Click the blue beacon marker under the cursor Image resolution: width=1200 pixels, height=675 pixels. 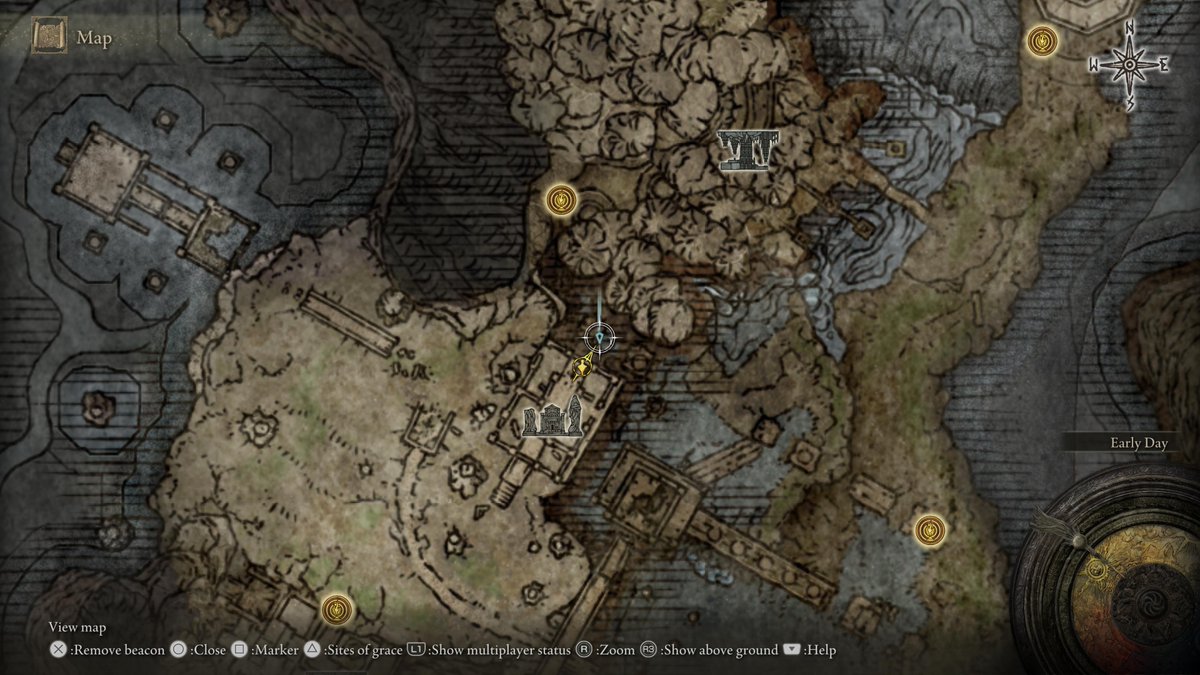pos(599,337)
